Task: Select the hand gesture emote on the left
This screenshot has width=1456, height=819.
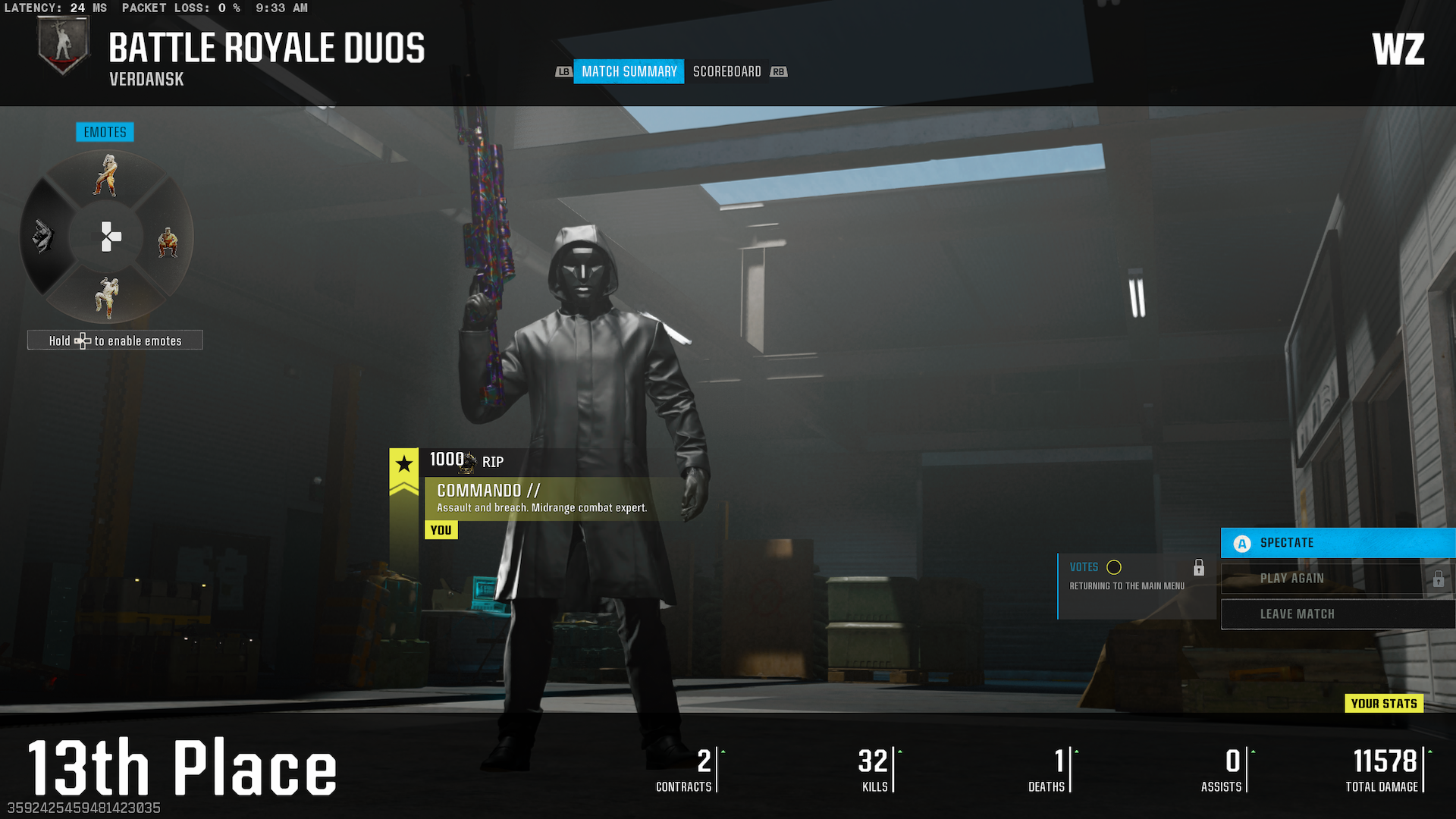Action: click(x=44, y=237)
